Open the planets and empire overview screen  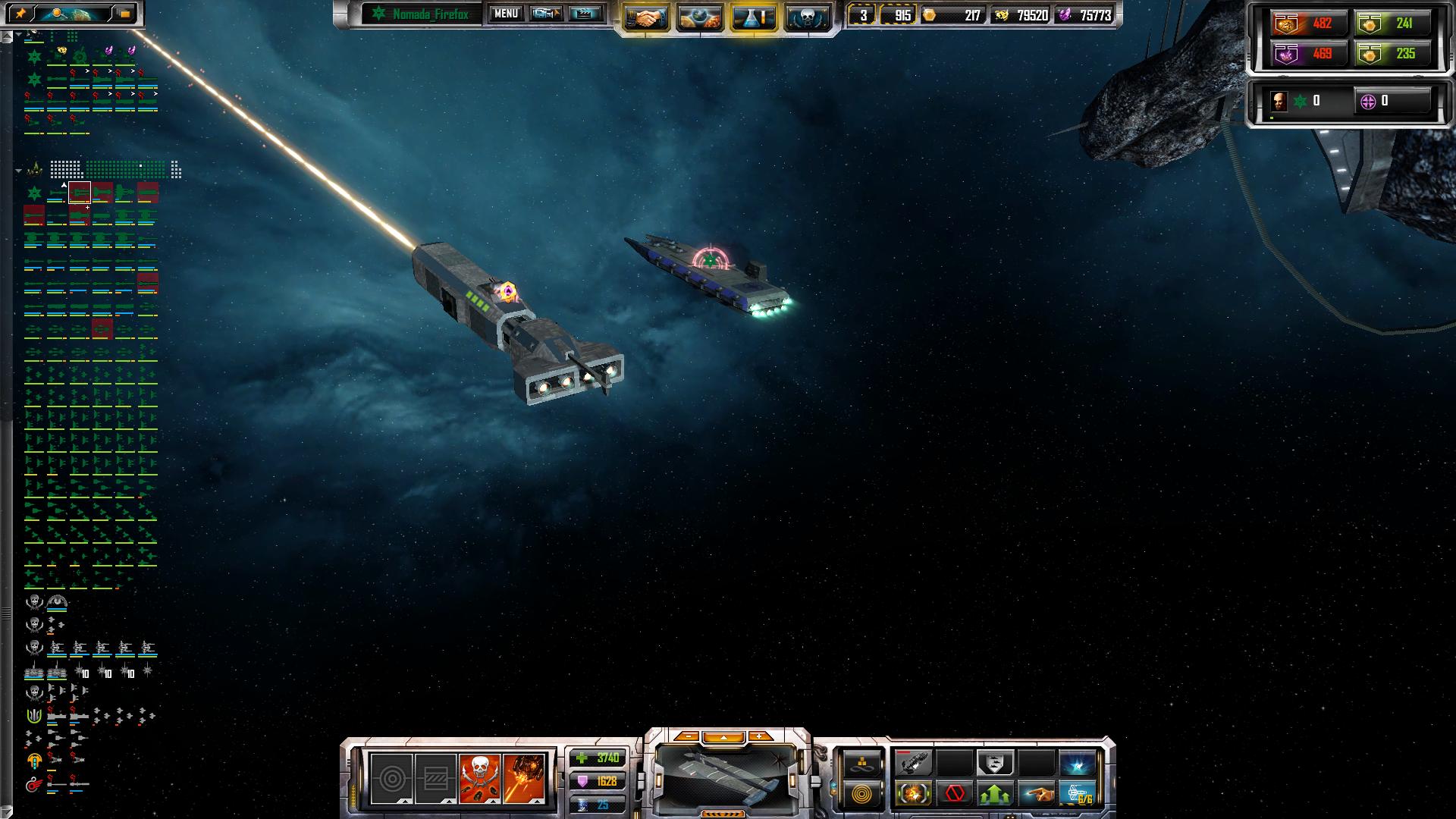tap(699, 17)
